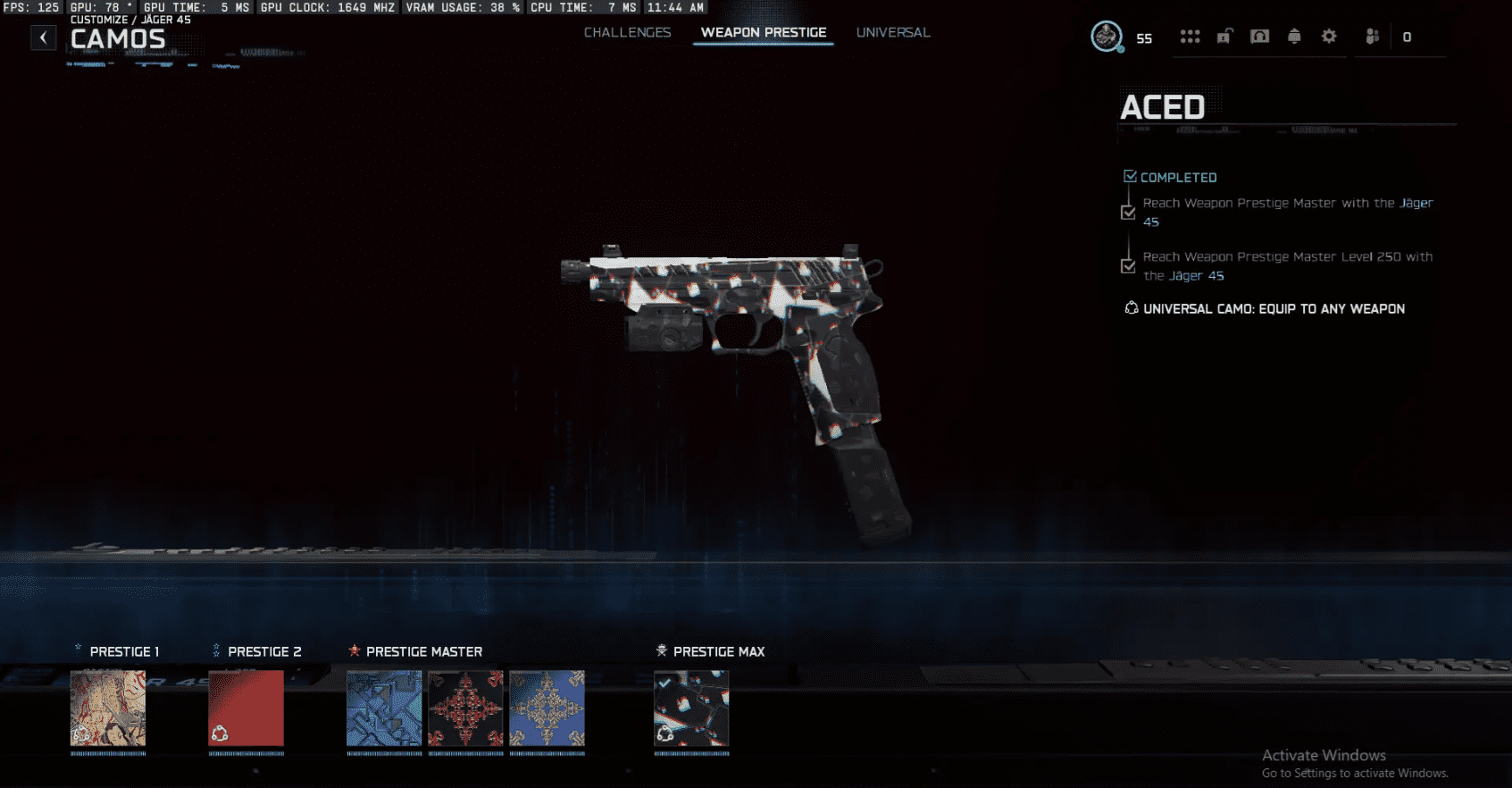Open the six-dot grid menu
This screenshot has height=788, width=1512.
(1190, 37)
